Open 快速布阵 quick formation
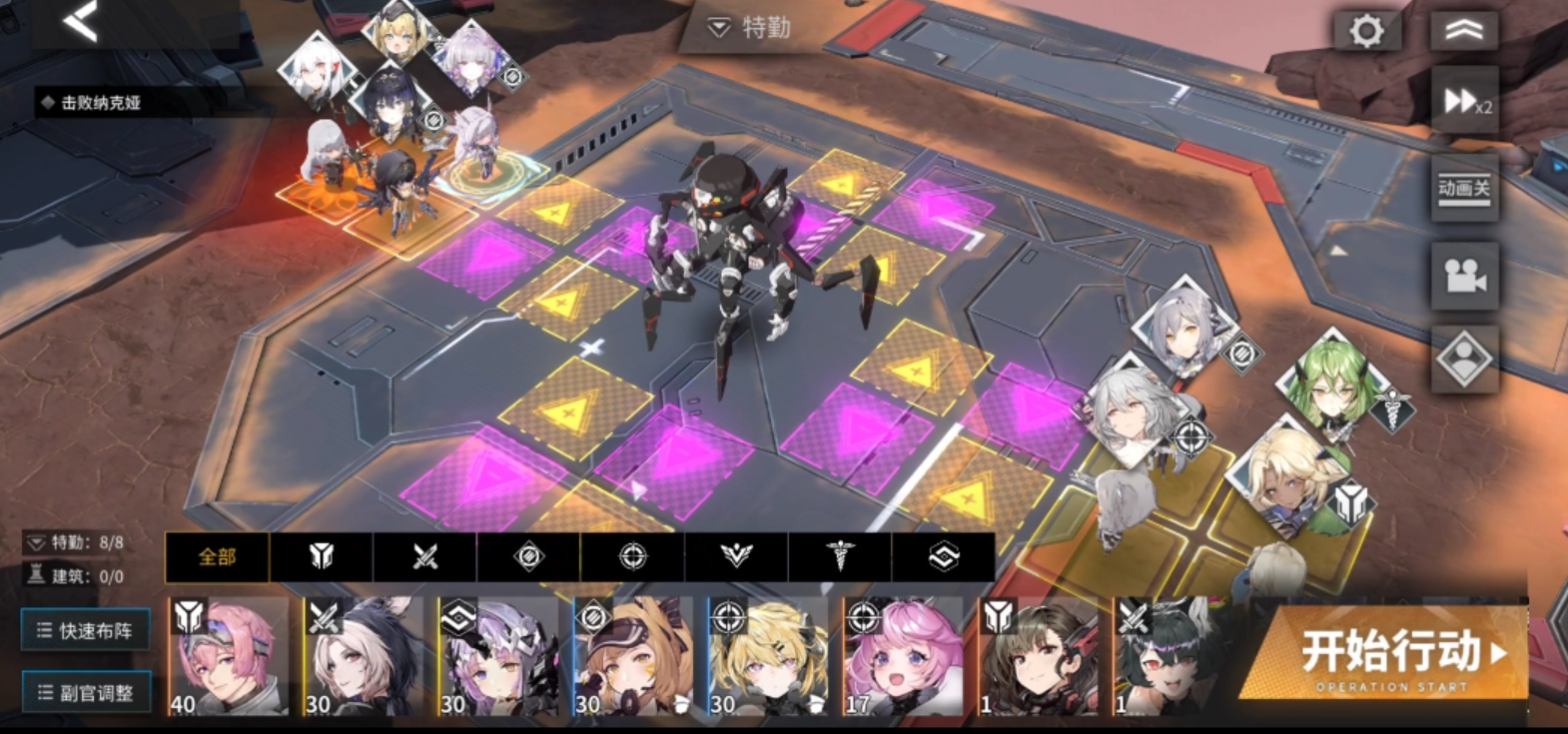This screenshot has width=1568, height=734. 86,630
